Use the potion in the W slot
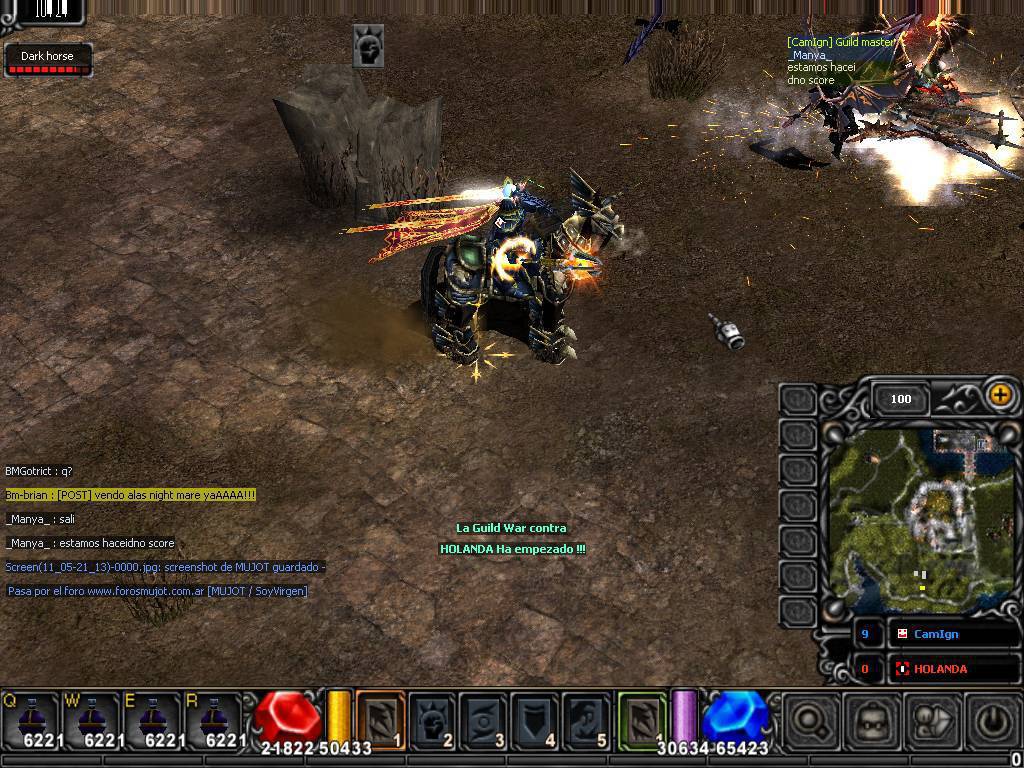Image resolution: width=1024 pixels, height=768 pixels. click(x=91, y=717)
